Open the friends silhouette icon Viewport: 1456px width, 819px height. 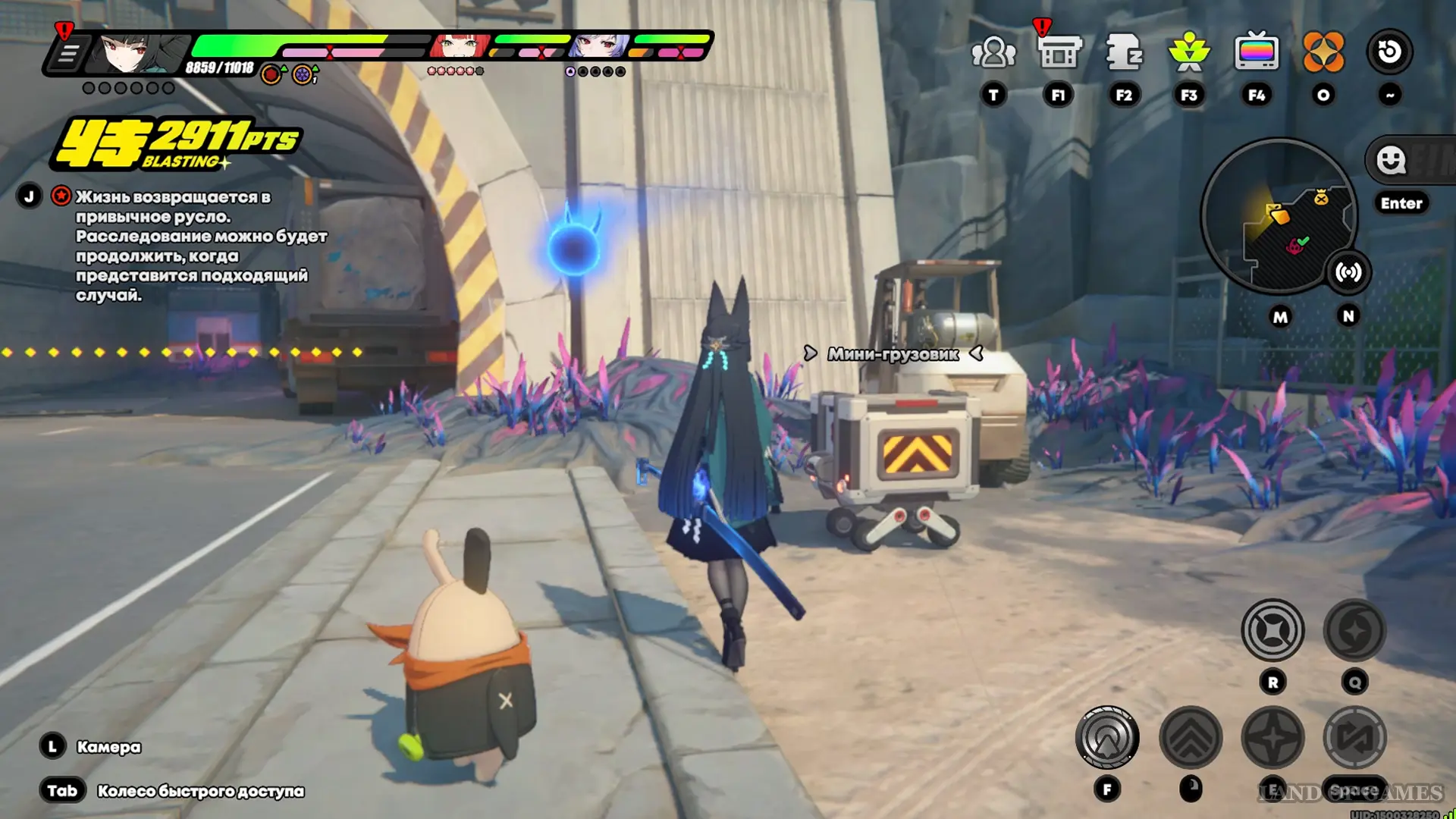pos(993,53)
